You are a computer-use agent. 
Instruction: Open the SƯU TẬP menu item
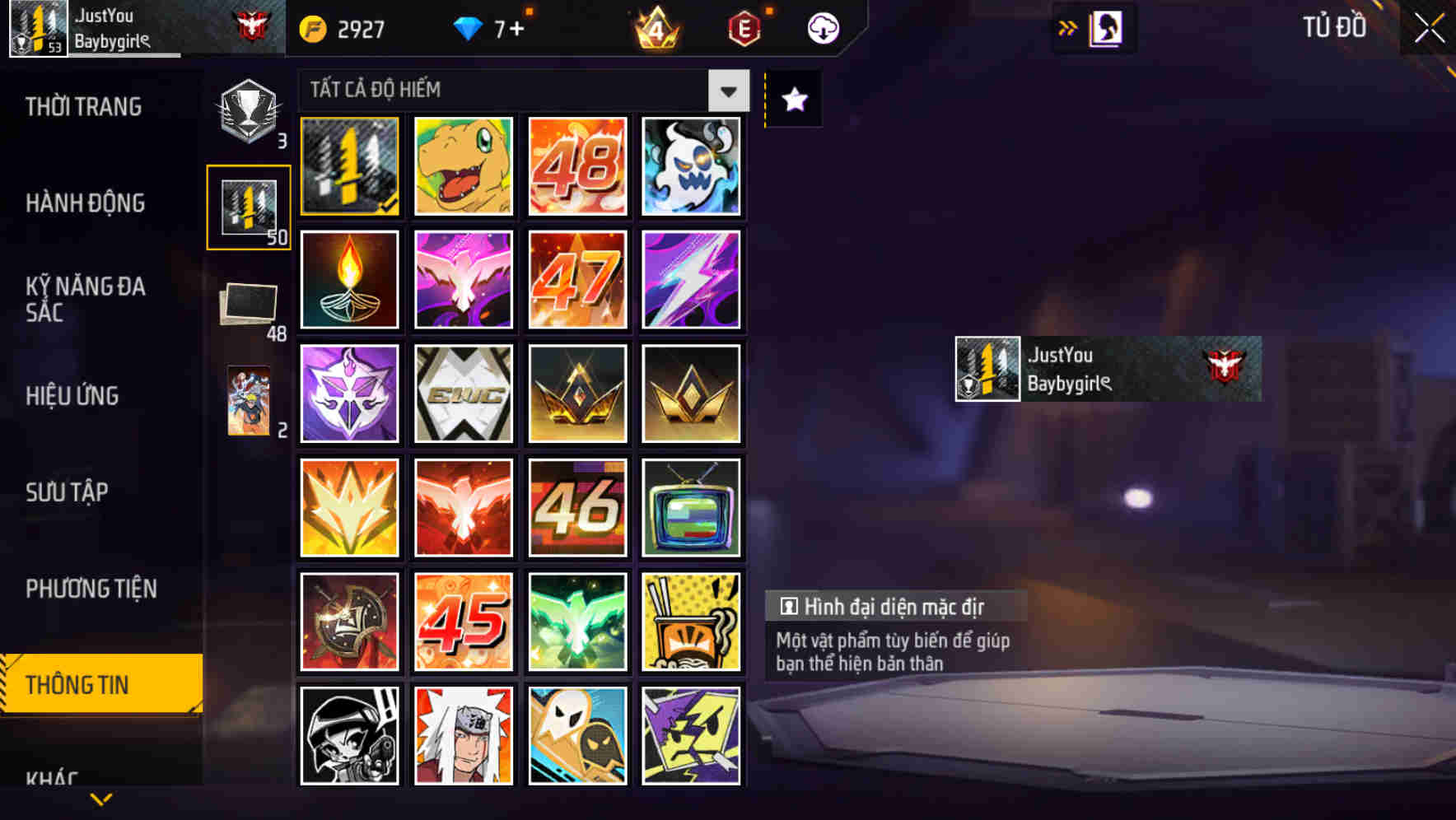69,492
